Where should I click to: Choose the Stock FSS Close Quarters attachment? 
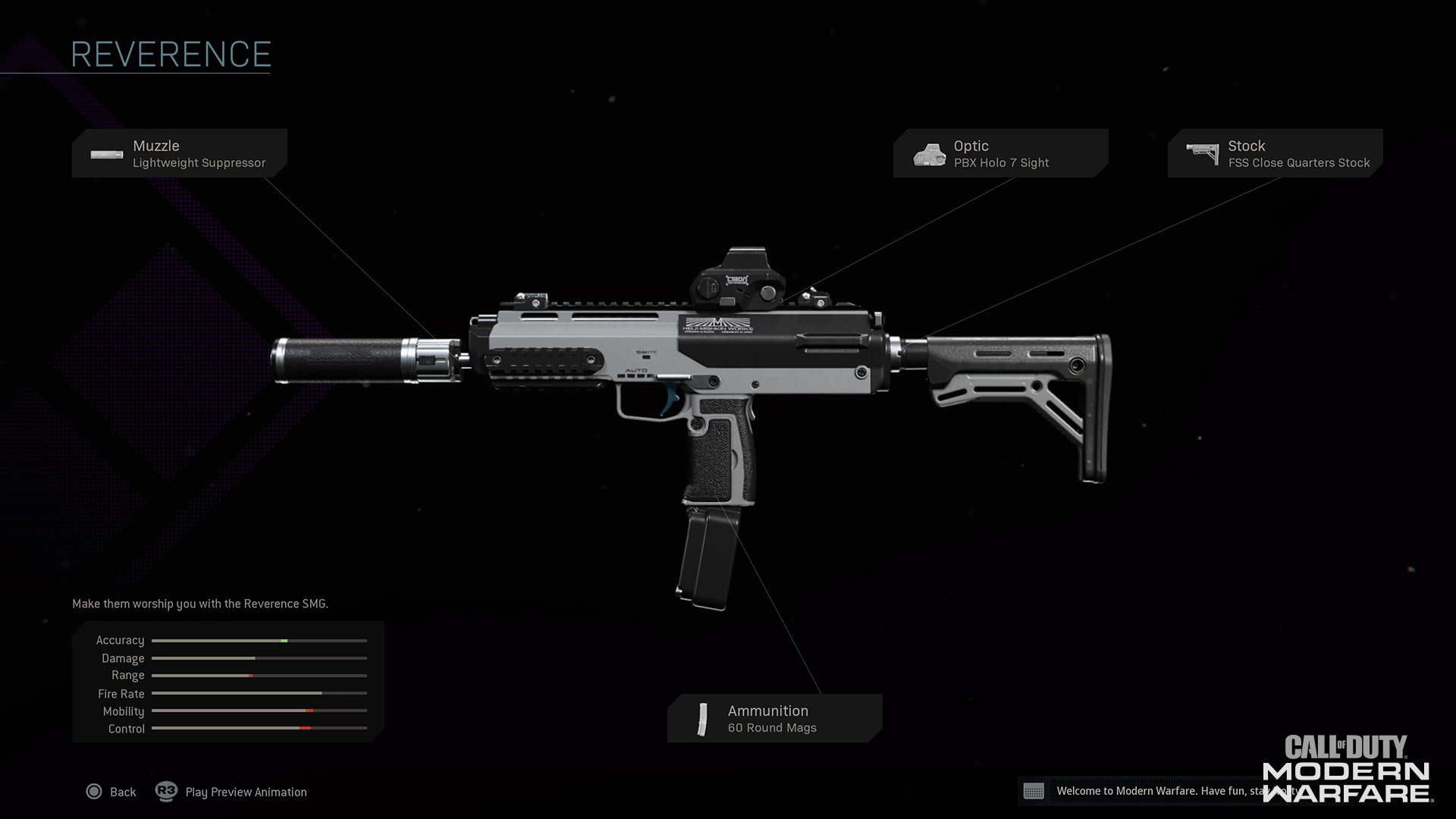click(x=1275, y=153)
